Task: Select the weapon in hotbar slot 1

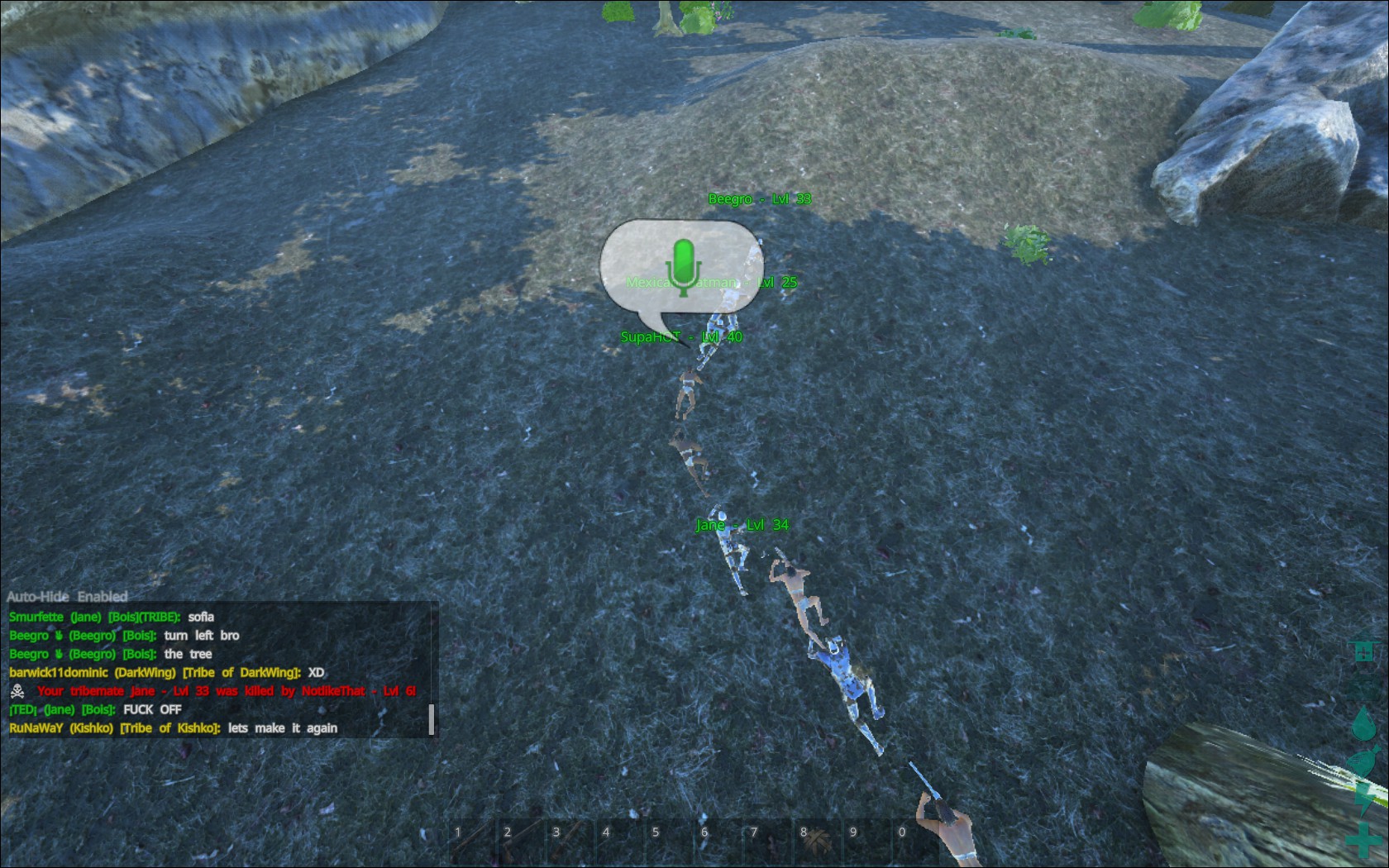Action: click(x=470, y=837)
